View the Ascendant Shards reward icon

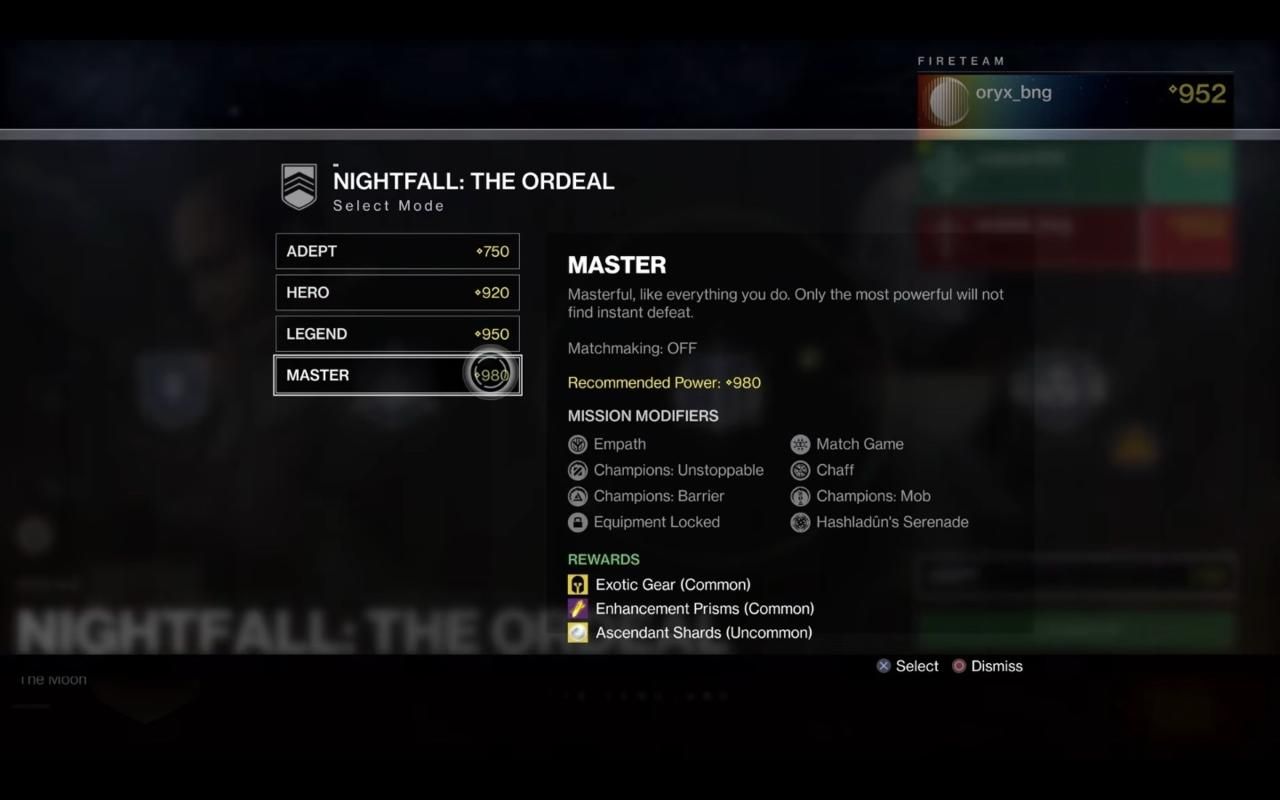click(578, 632)
